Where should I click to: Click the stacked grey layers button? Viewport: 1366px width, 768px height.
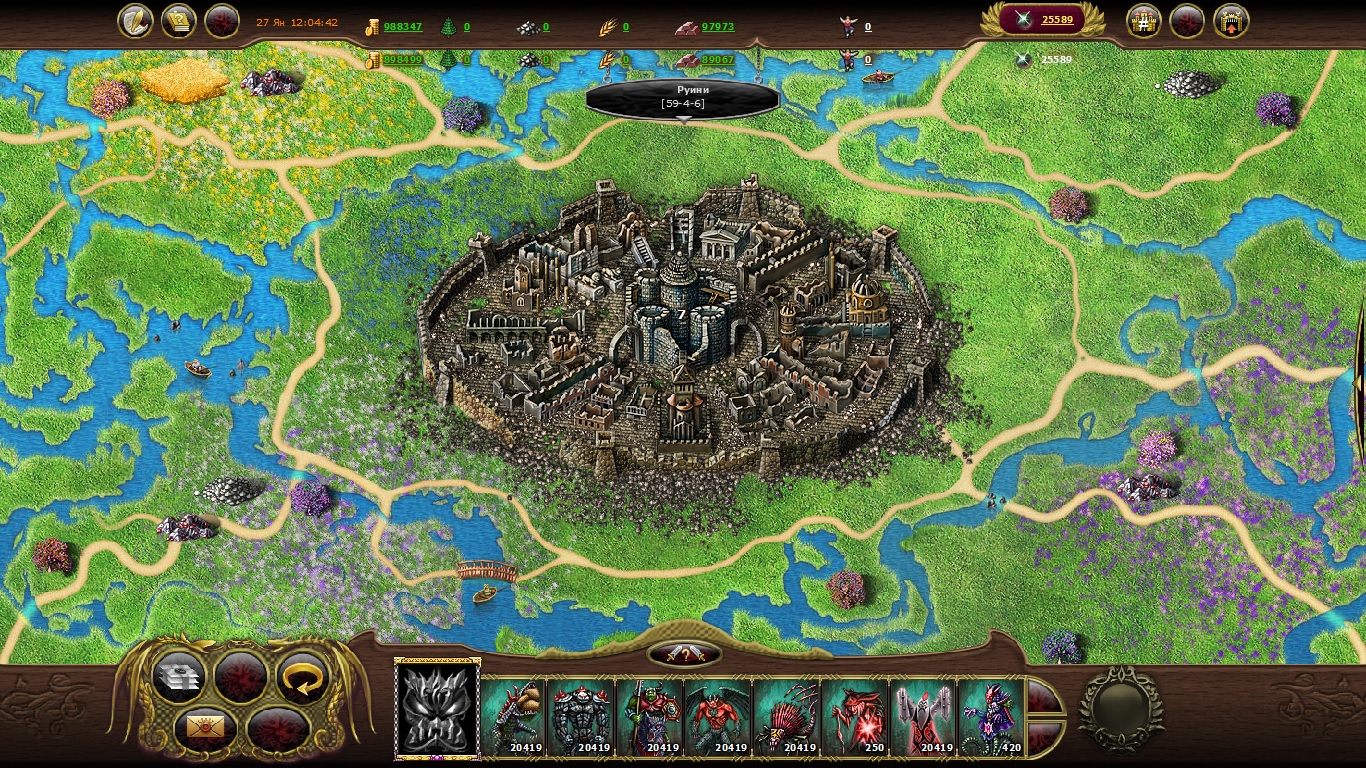pyautogui.click(x=180, y=678)
